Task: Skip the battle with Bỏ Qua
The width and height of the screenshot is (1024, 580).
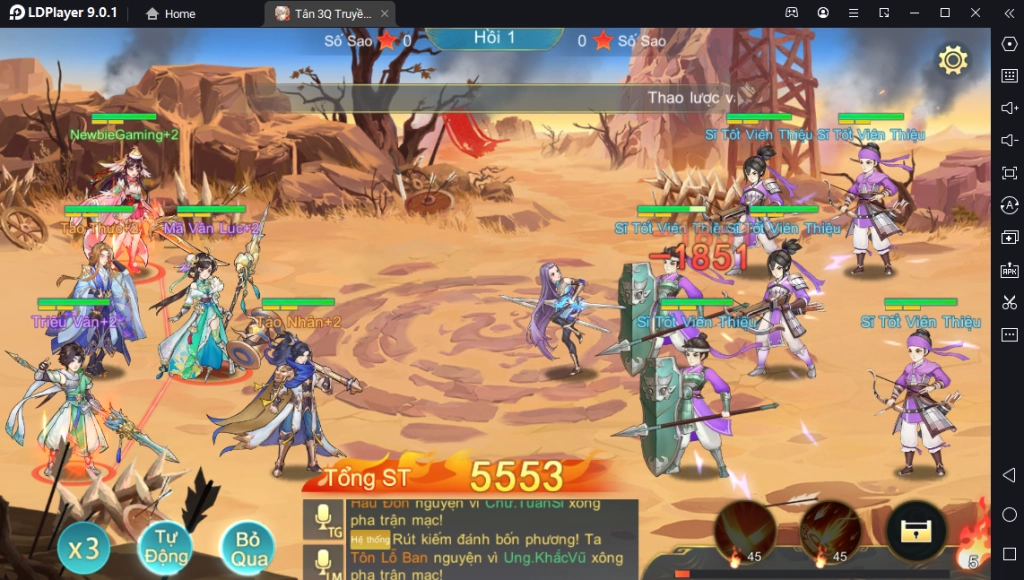Action: [248, 547]
